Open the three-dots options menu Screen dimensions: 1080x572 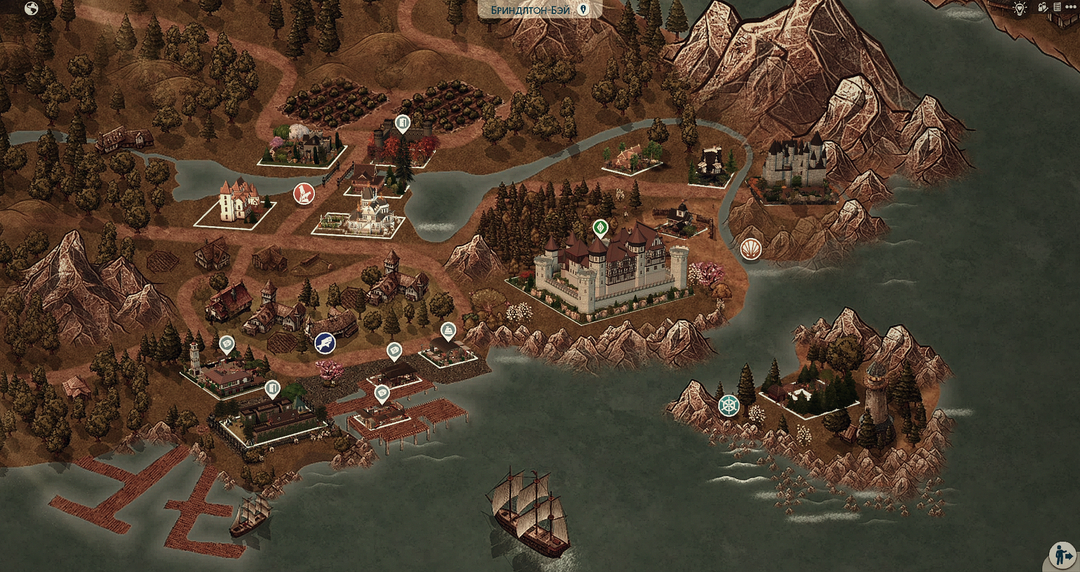coord(1073,8)
